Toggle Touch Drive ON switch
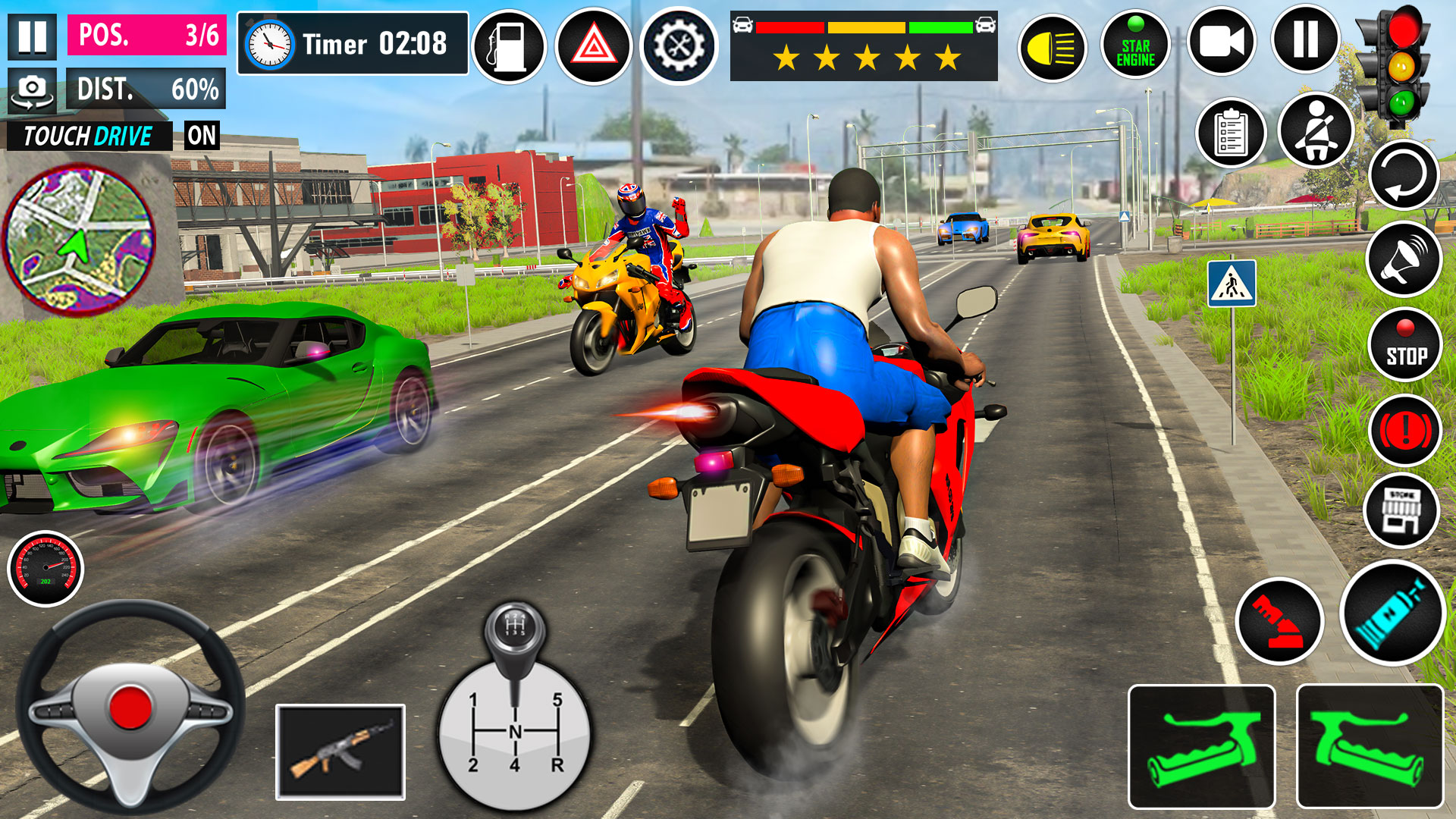The height and width of the screenshot is (819, 1456). [x=202, y=136]
